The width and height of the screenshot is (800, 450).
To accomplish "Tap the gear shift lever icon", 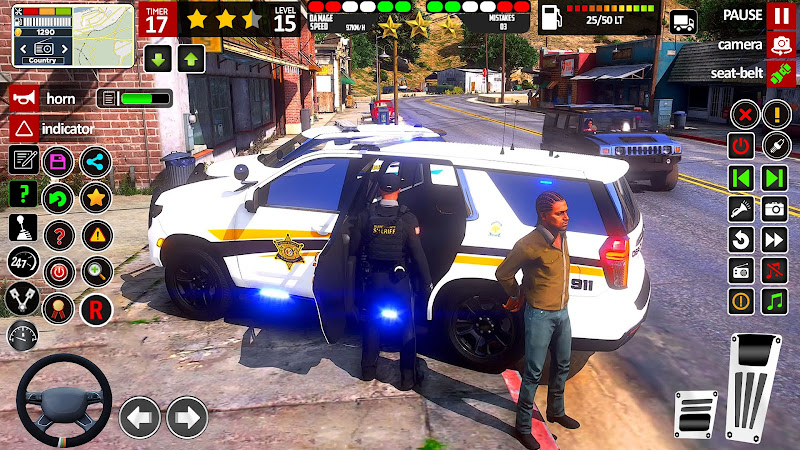I will click(x=23, y=229).
